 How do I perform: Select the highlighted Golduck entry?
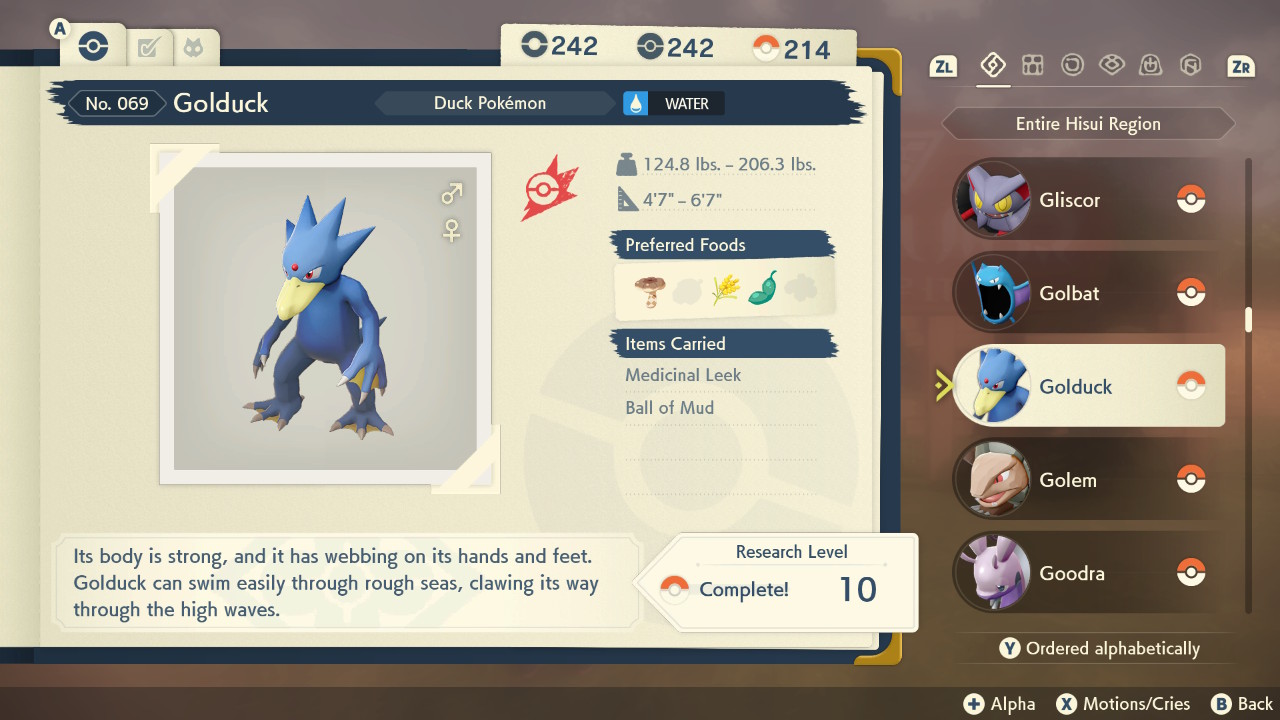pos(1088,386)
